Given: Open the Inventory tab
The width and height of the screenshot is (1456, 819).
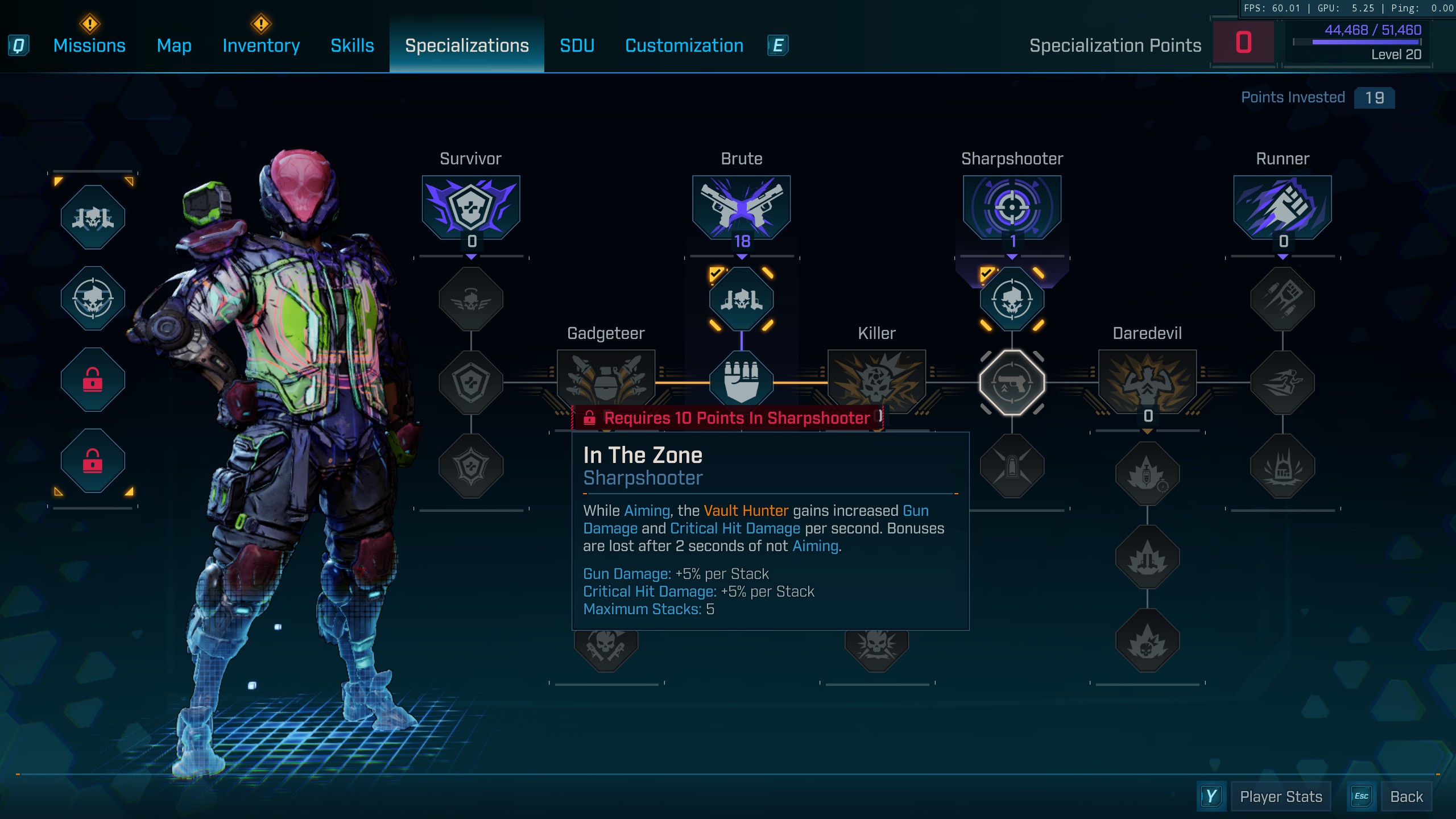Looking at the screenshot, I should point(261,45).
